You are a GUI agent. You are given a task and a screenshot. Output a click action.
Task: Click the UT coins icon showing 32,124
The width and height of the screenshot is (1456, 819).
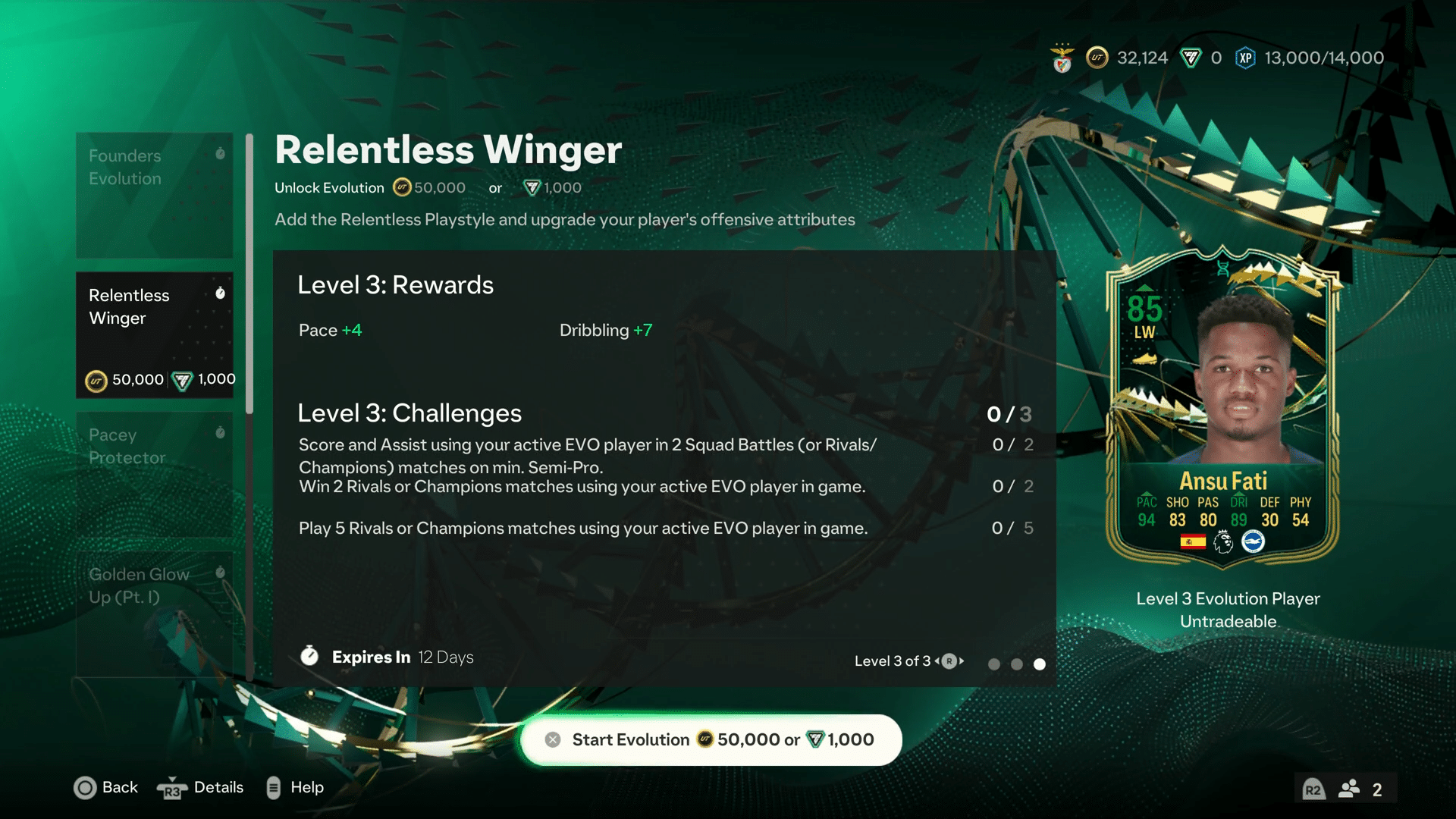point(1097,57)
